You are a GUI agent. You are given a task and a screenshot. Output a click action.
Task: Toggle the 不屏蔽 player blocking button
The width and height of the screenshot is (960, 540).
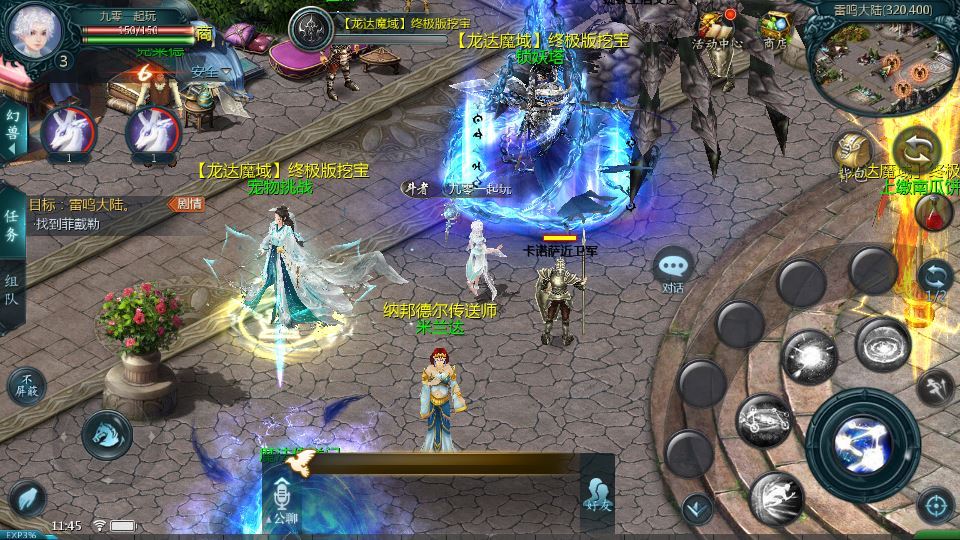pyautogui.click(x=27, y=385)
